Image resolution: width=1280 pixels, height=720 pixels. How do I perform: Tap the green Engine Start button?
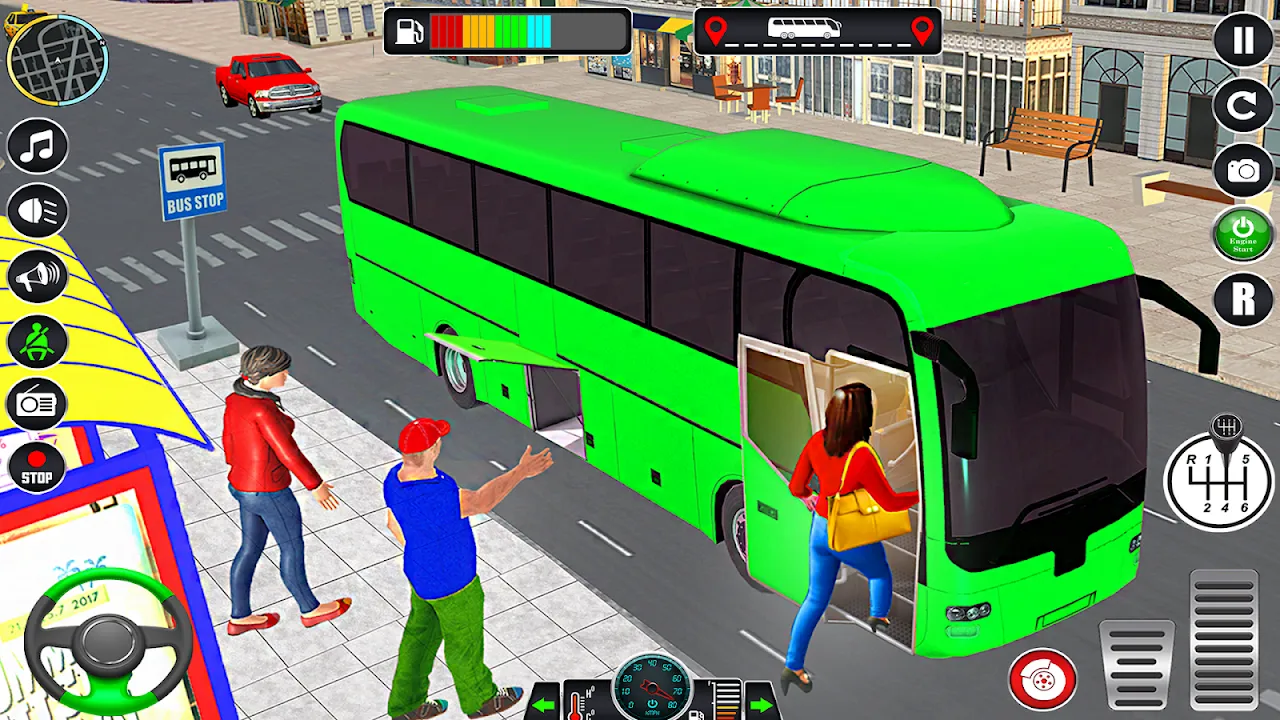click(x=1243, y=235)
